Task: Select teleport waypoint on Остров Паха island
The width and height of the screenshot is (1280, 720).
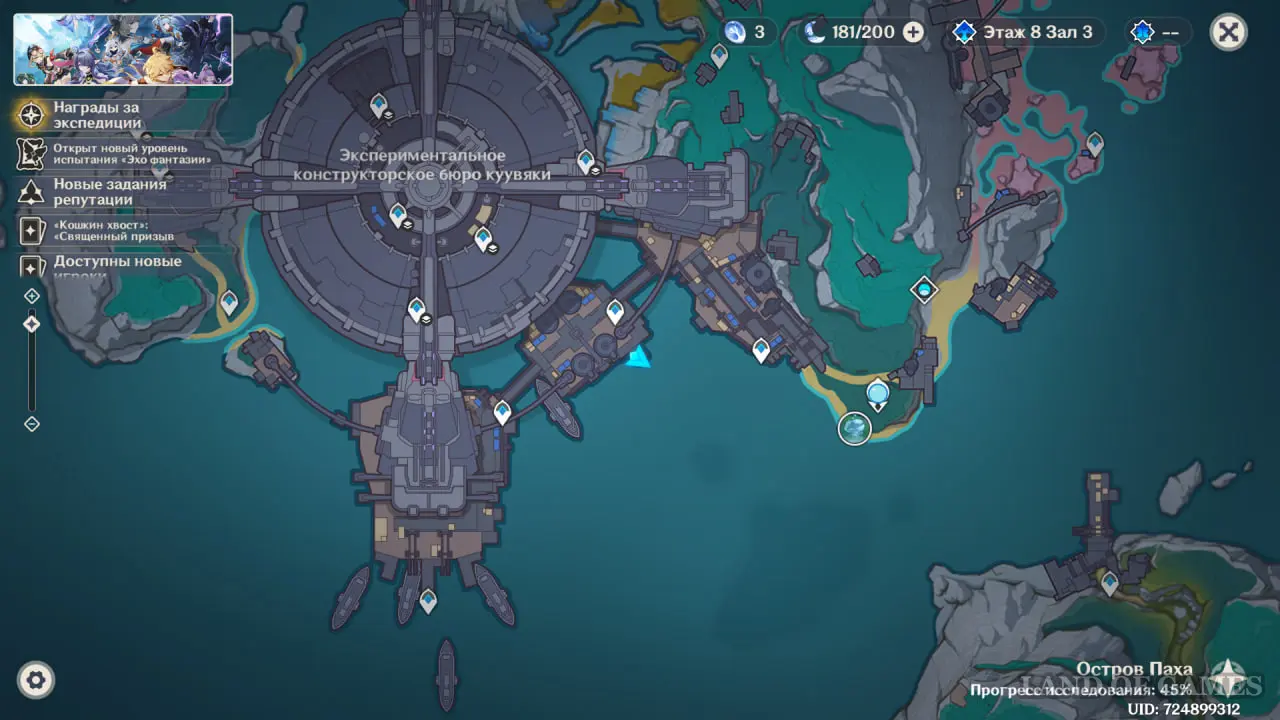Action: pyautogui.click(x=1109, y=580)
